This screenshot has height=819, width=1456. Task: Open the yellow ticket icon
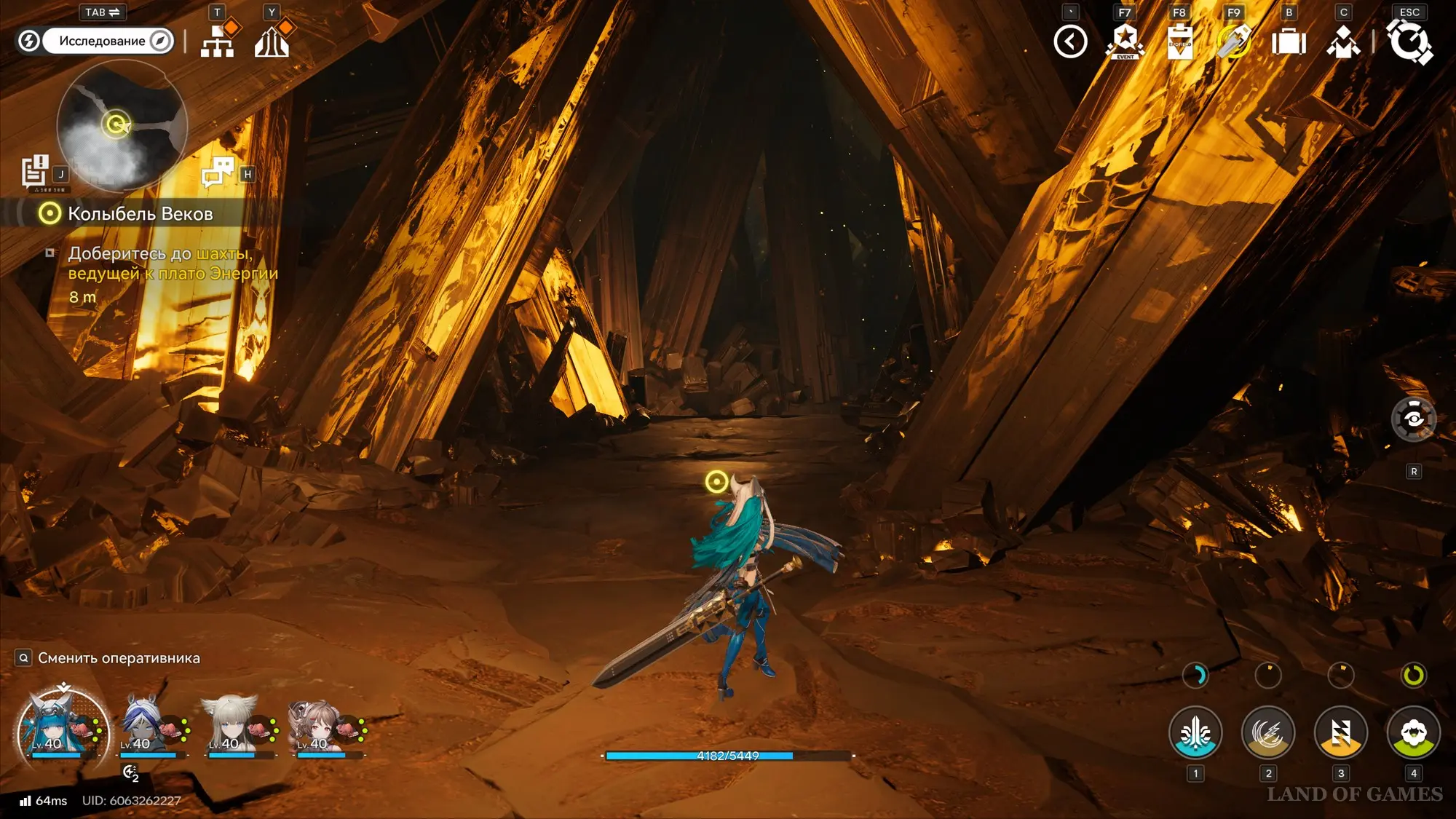coord(1234,41)
